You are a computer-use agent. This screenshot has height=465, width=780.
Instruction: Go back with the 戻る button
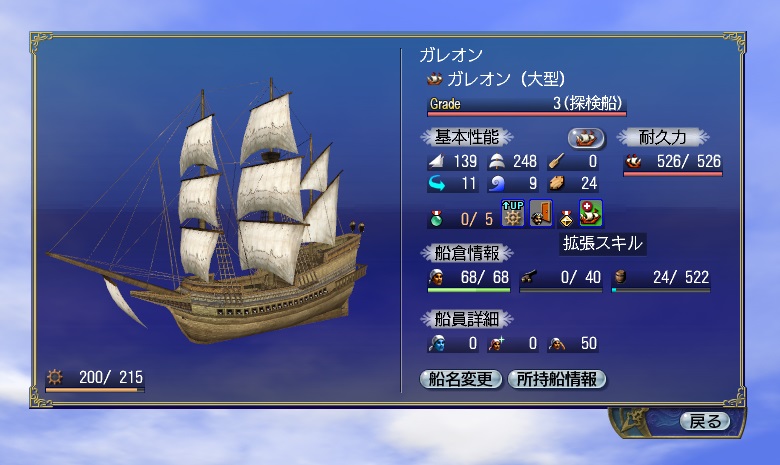tap(705, 421)
